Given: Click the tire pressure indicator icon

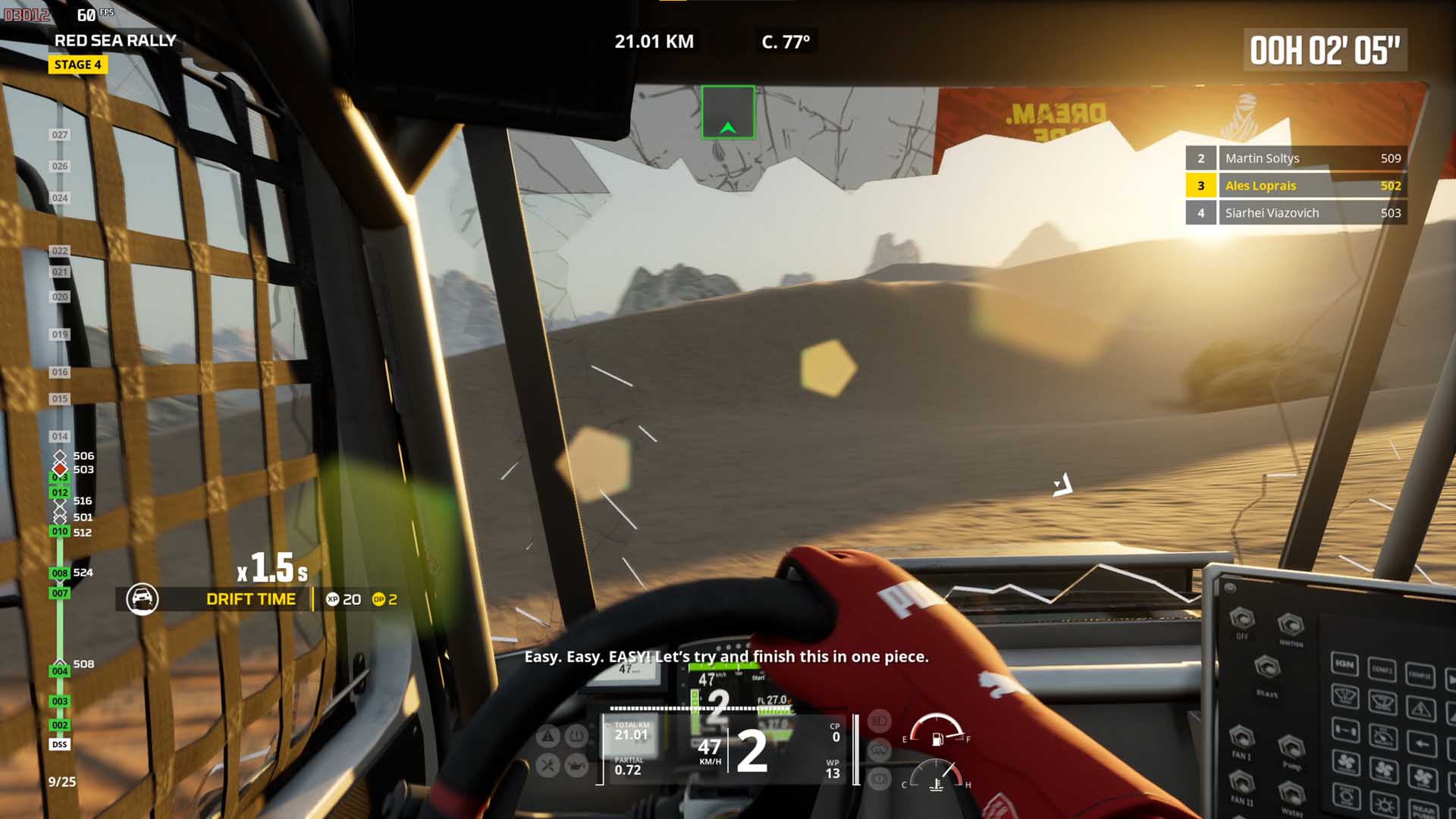Looking at the screenshot, I should click(577, 735).
